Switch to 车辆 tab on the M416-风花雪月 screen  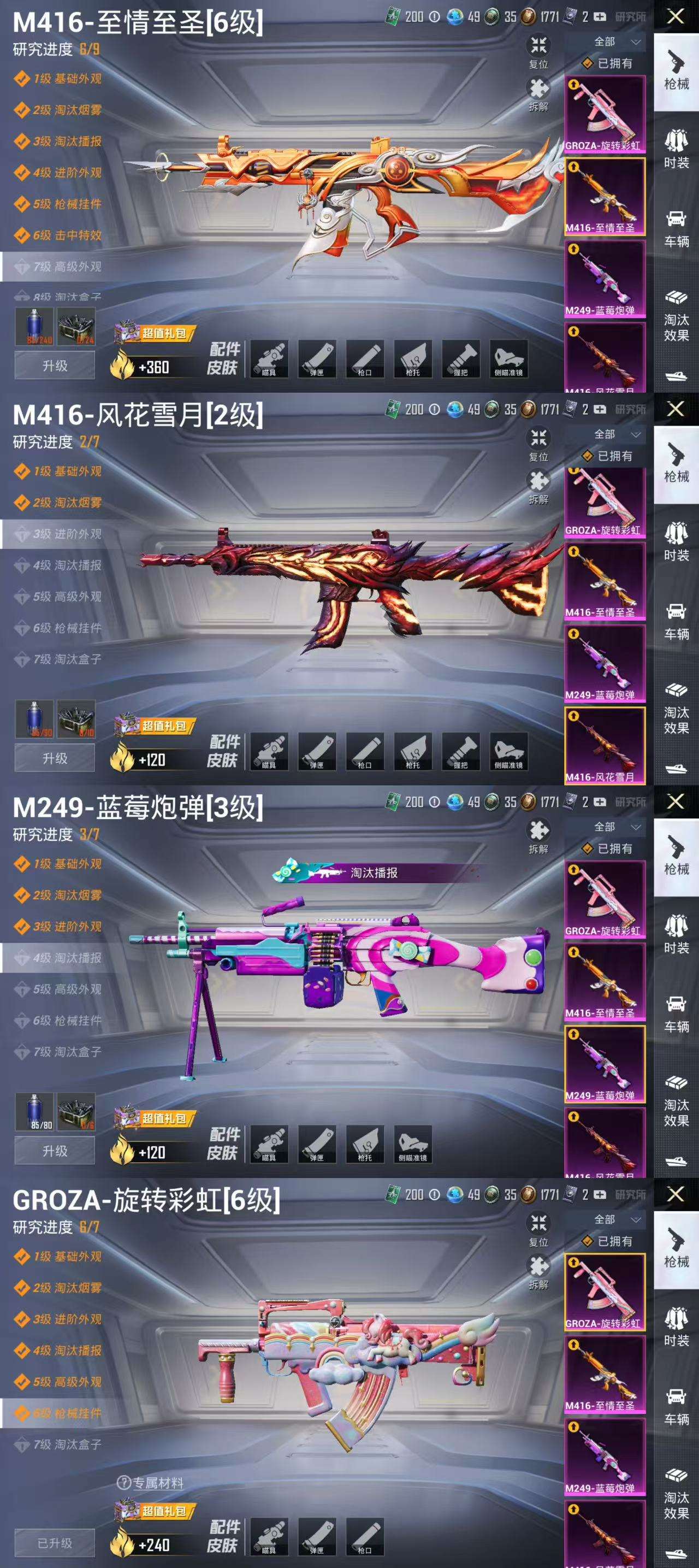click(676, 622)
